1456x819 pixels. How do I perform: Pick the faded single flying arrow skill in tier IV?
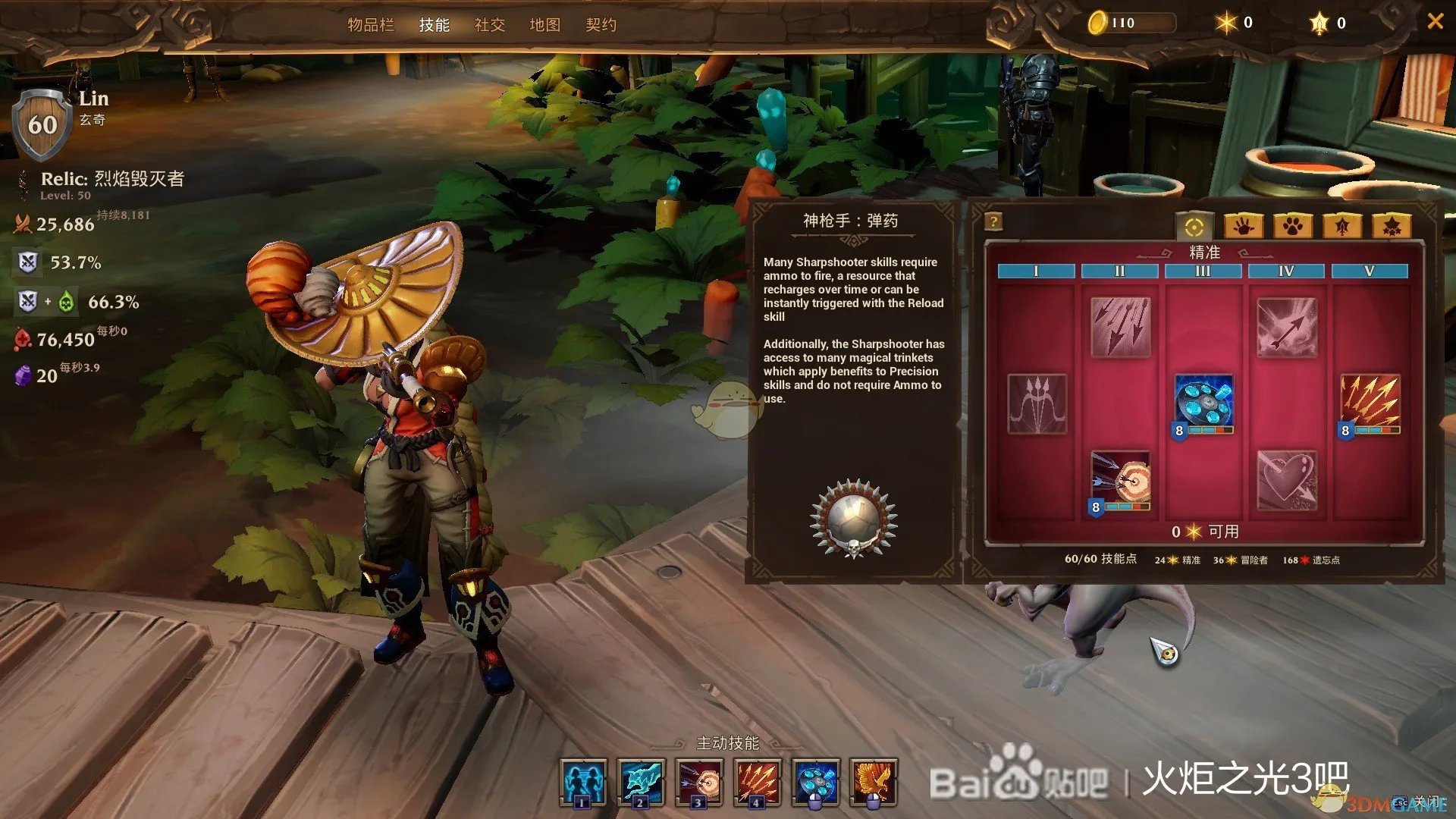pos(1287,326)
